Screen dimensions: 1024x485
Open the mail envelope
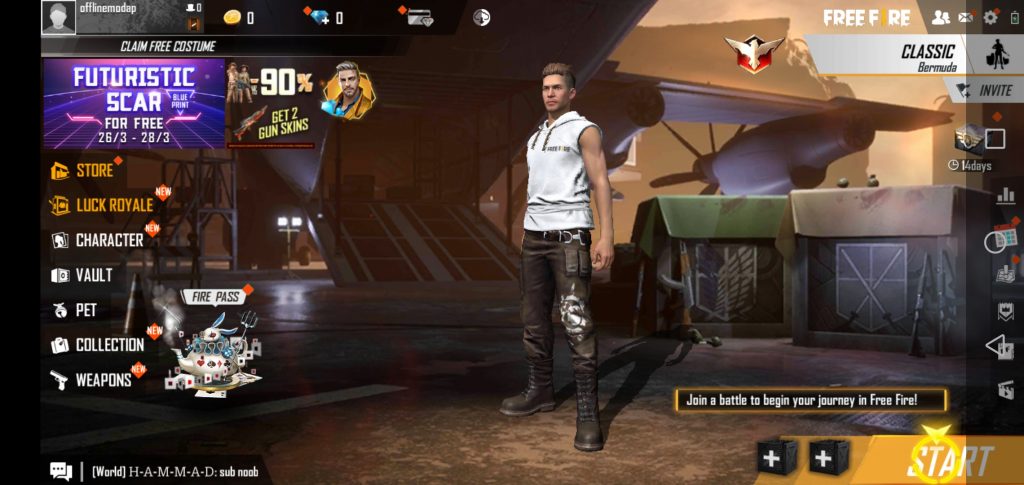[965, 17]
